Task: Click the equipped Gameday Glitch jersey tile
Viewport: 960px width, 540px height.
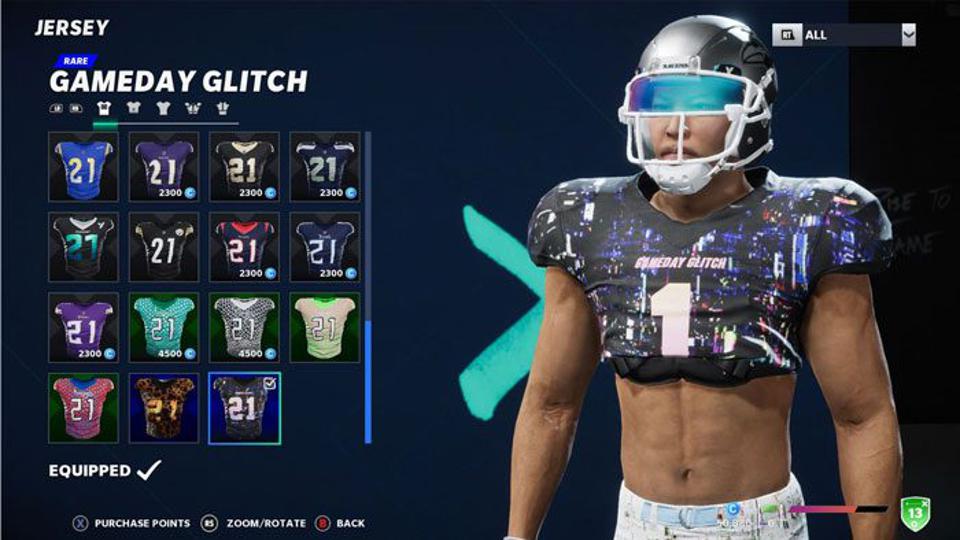Action: [244, 407]
